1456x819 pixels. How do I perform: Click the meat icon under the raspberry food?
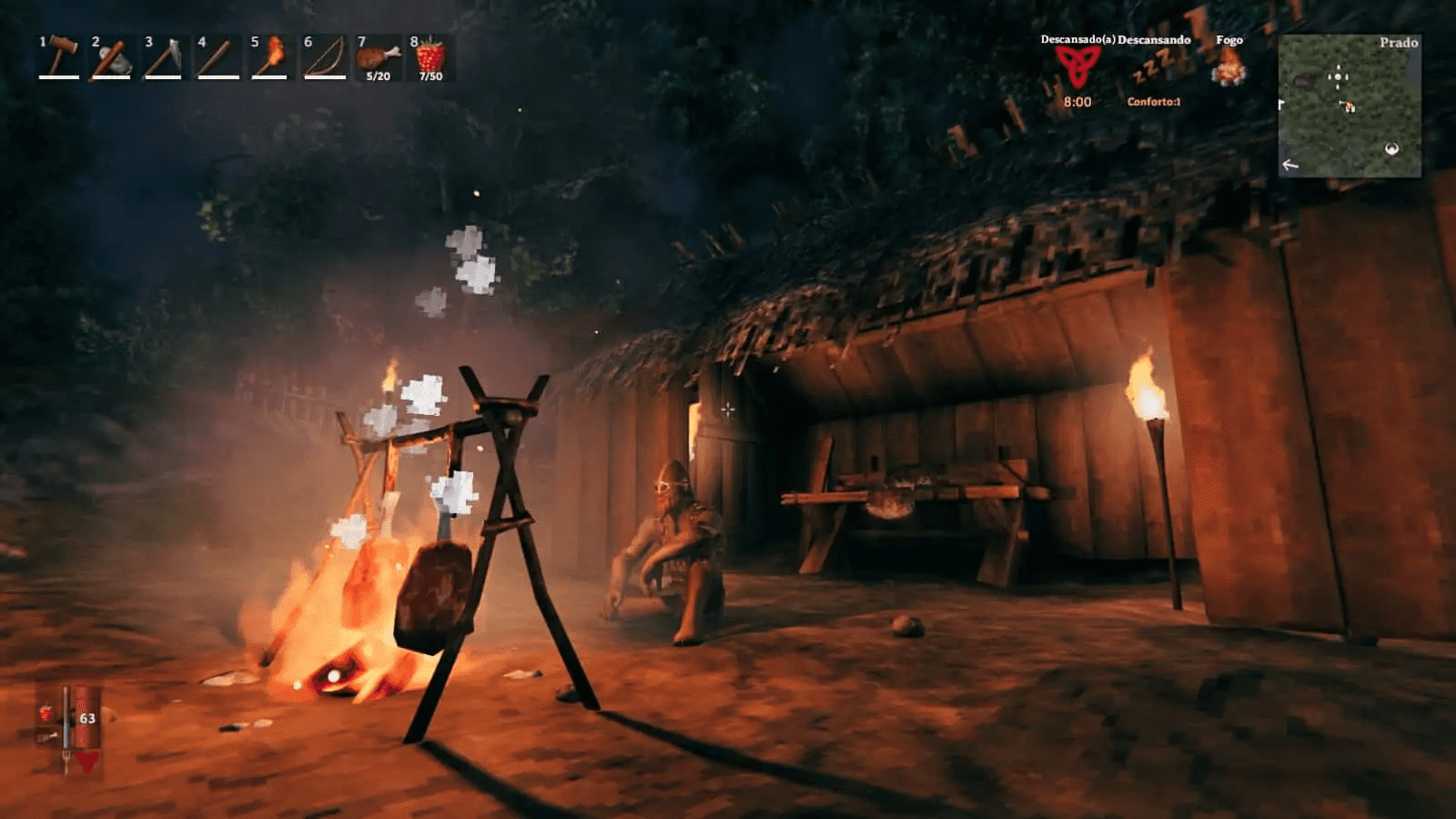tap(45, 735)
